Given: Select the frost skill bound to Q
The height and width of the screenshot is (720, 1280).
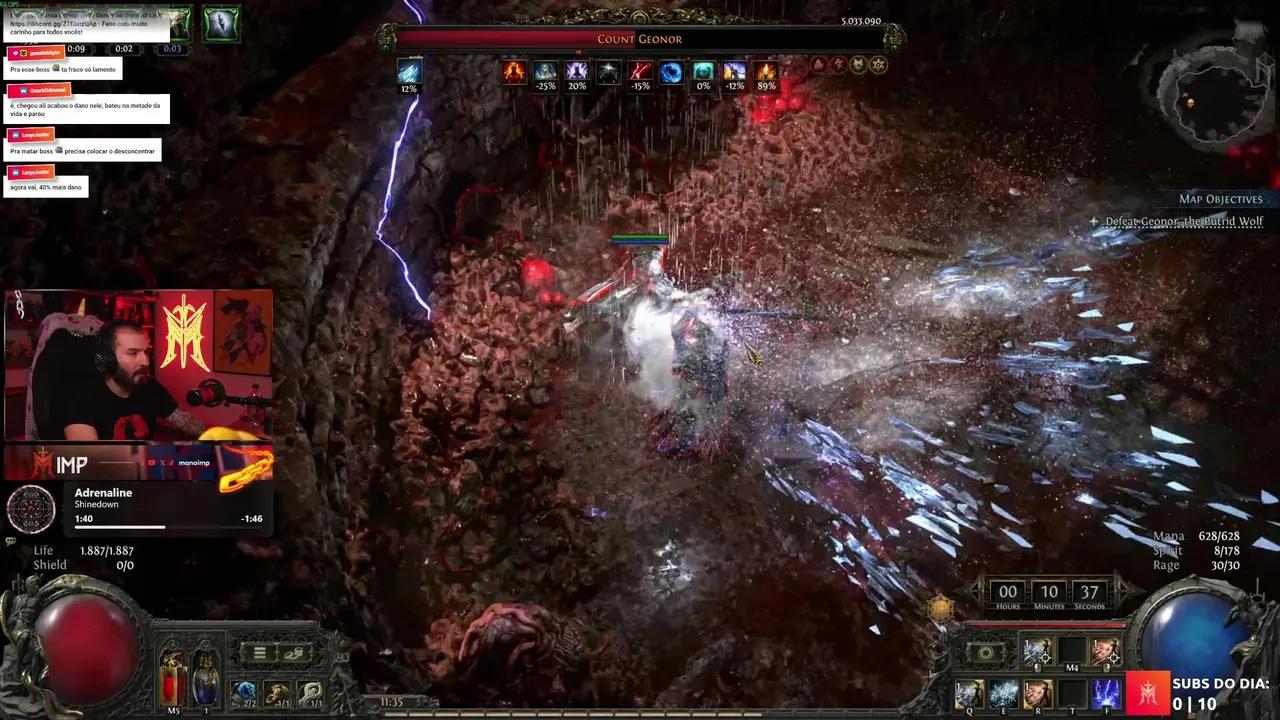Looking at the screenshot, I should click(968, 693).
